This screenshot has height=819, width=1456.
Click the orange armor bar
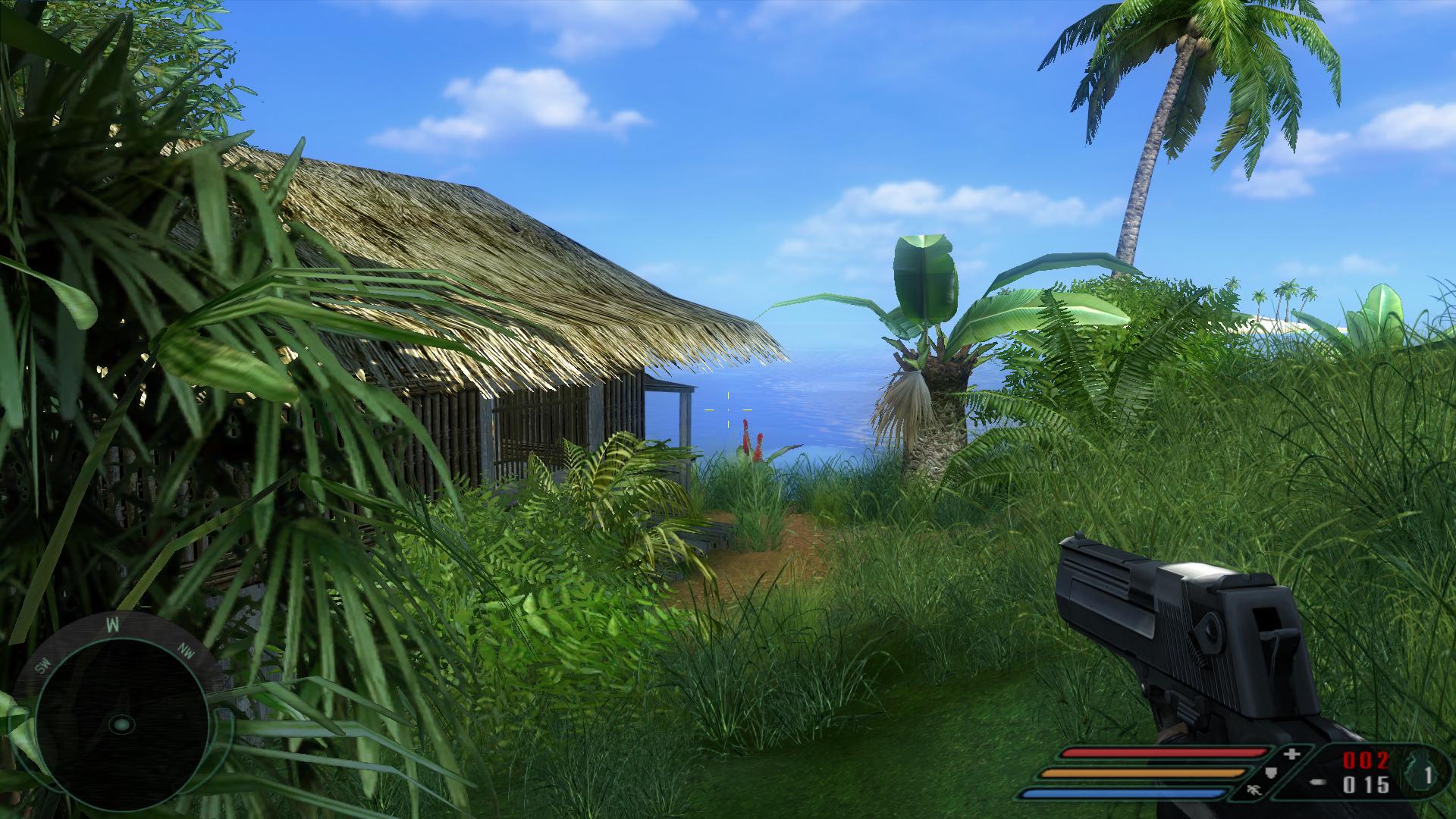coord(1143,772)
